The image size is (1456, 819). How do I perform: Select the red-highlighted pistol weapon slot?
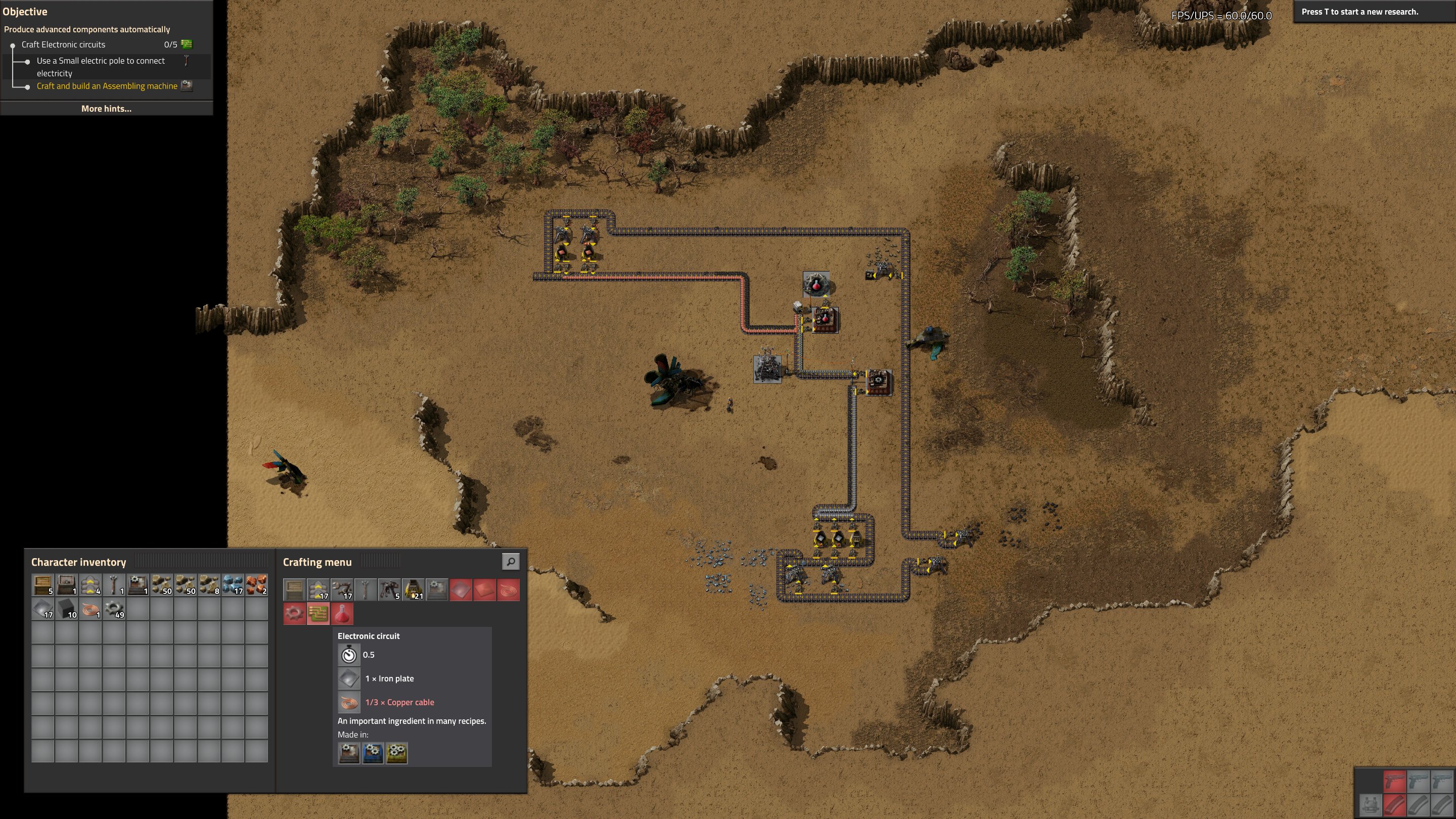click(x=1394, y=781)
